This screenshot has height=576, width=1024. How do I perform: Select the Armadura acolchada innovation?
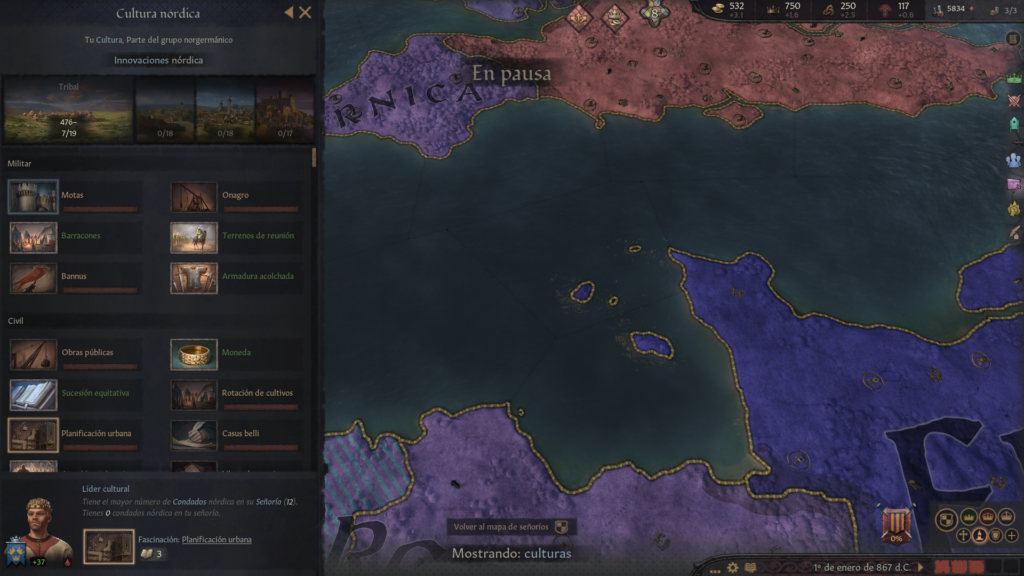(x=194, y=277)
